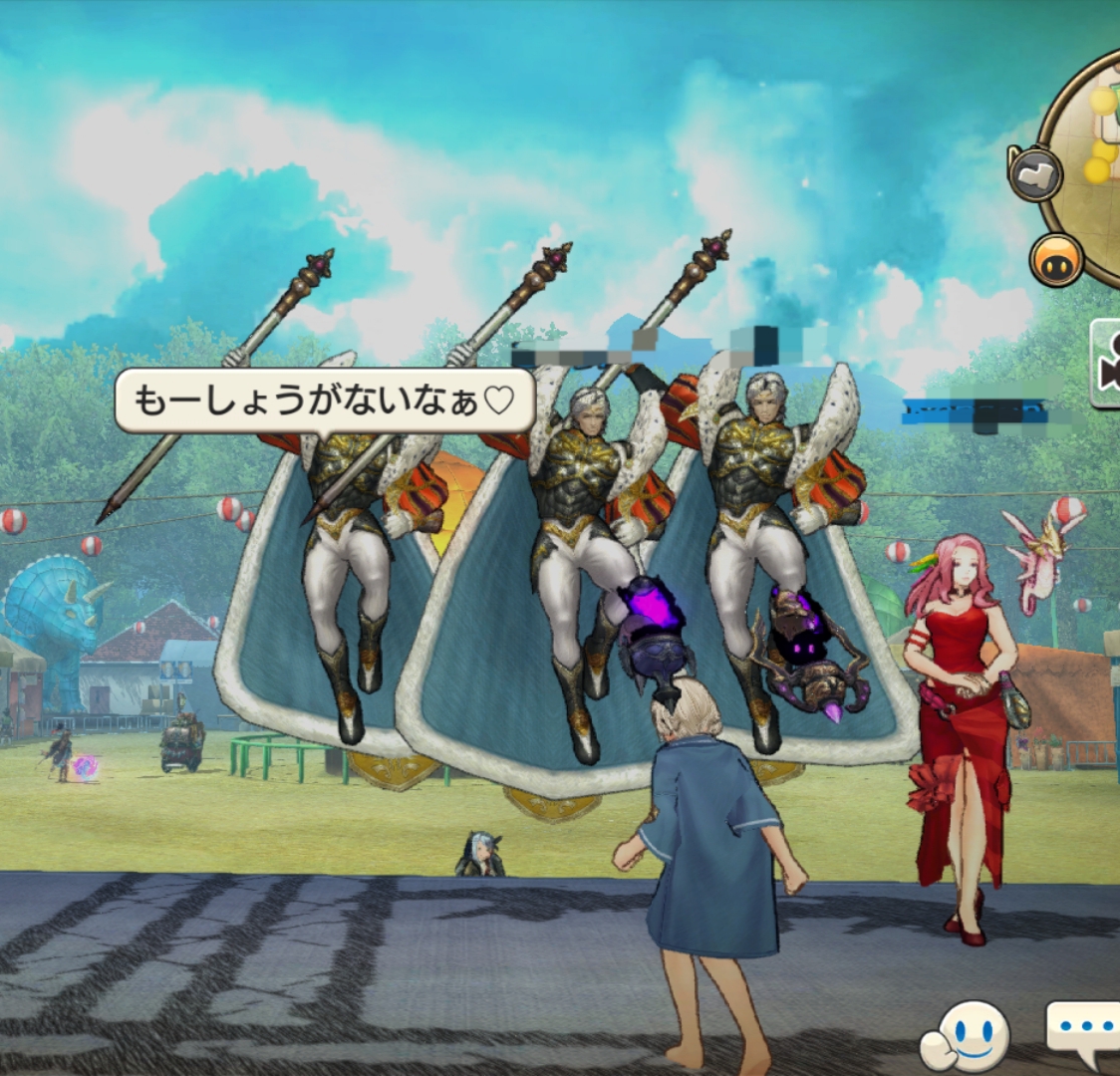The height and width of the screenshot is (1076, 1120).
Task: Open the chat speech bubble
Action: (x=1086, y=1031)
